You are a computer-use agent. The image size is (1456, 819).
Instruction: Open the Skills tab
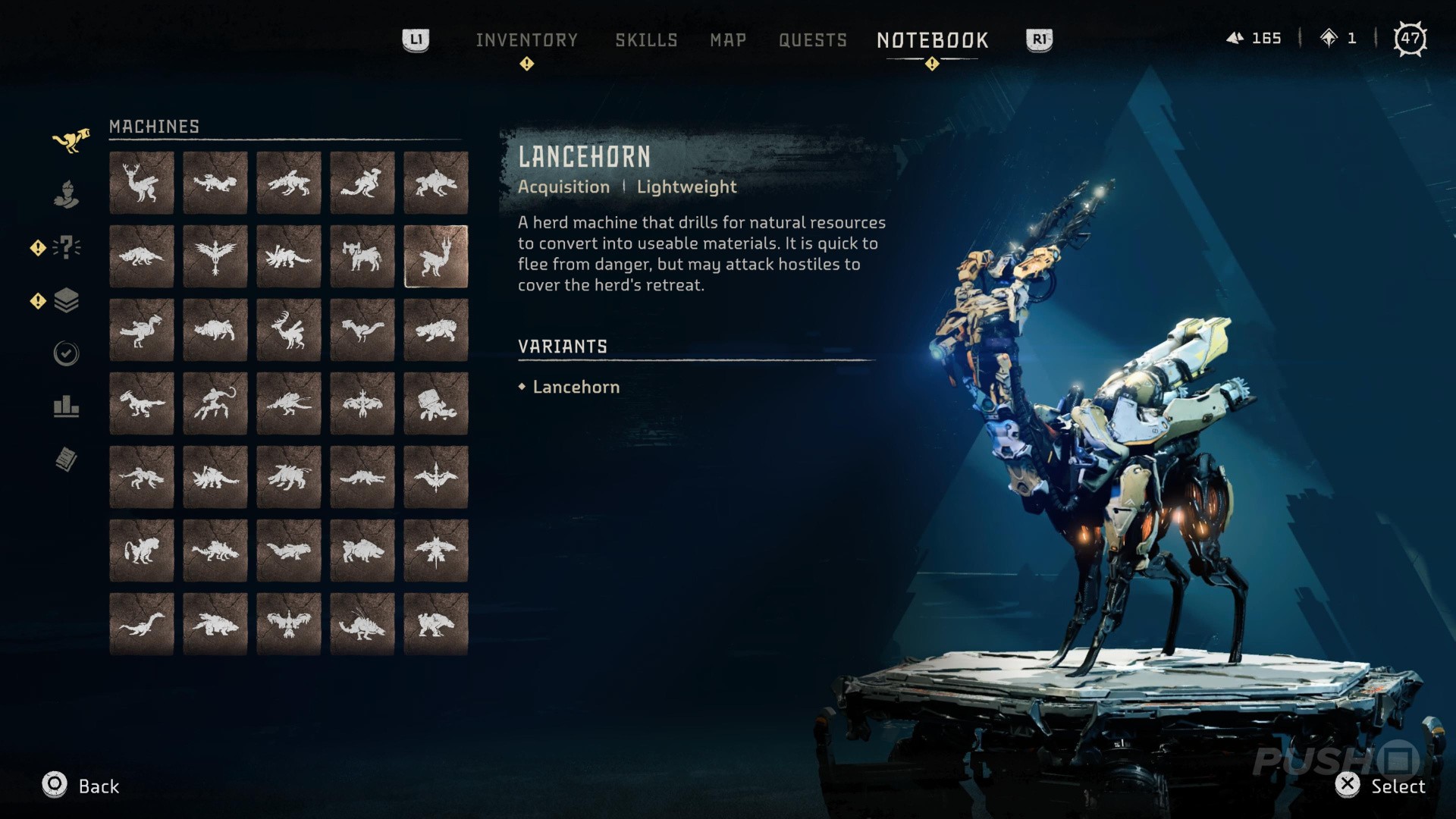pyautogui.click(x=646, y=39)
